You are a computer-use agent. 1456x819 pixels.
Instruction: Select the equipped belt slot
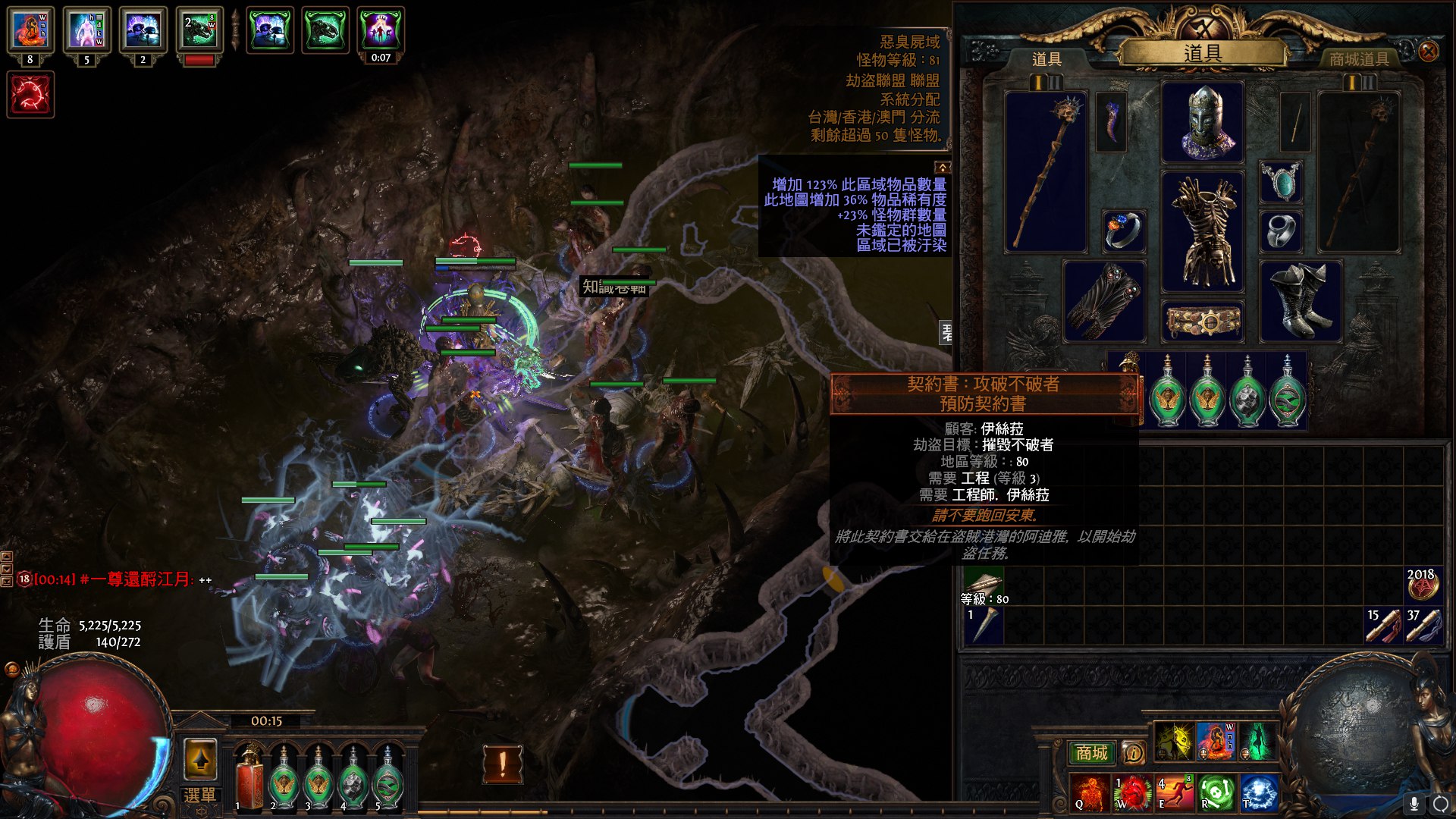point(1203,322)
